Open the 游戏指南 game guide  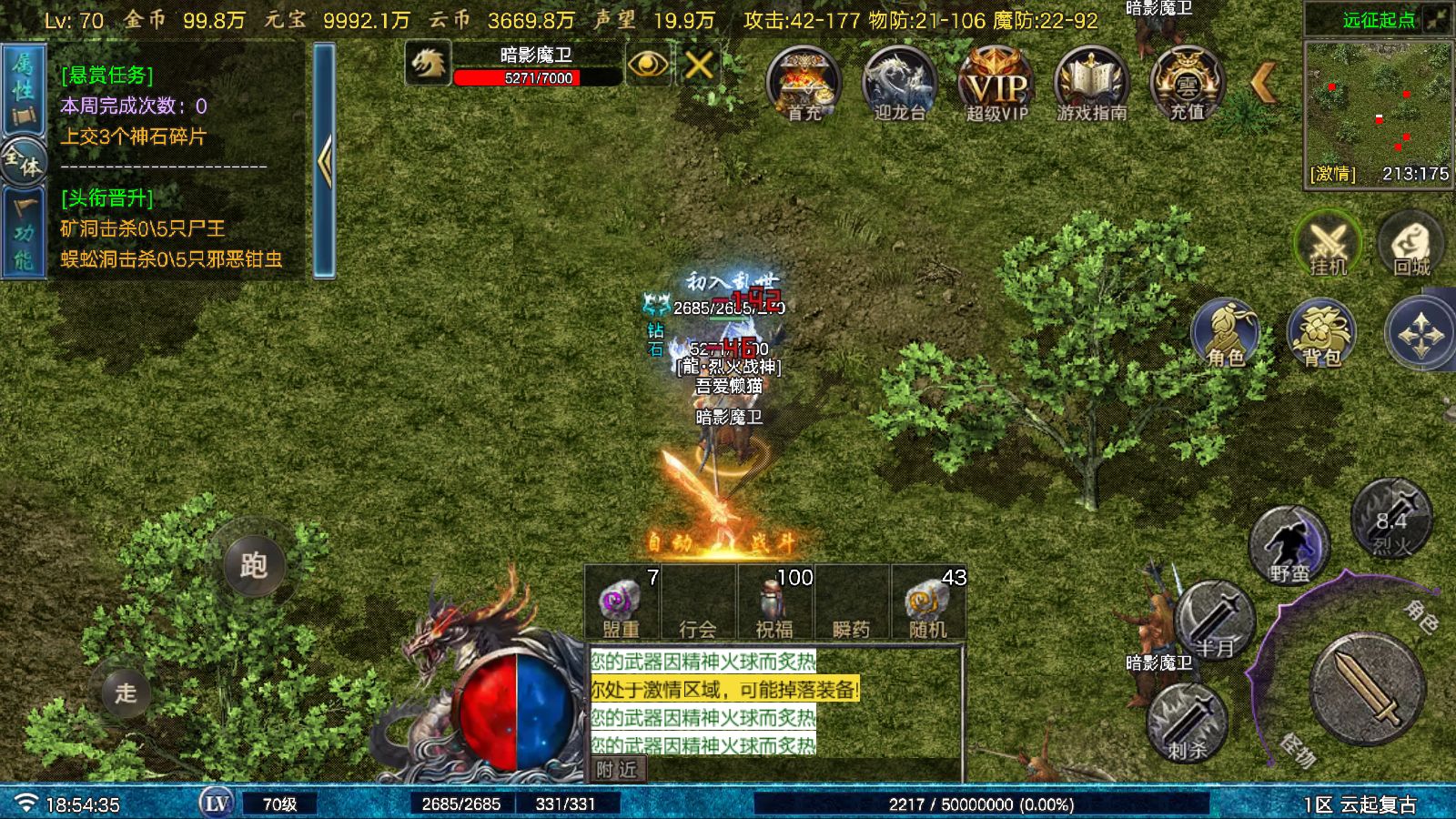[x=1091, y=83]
